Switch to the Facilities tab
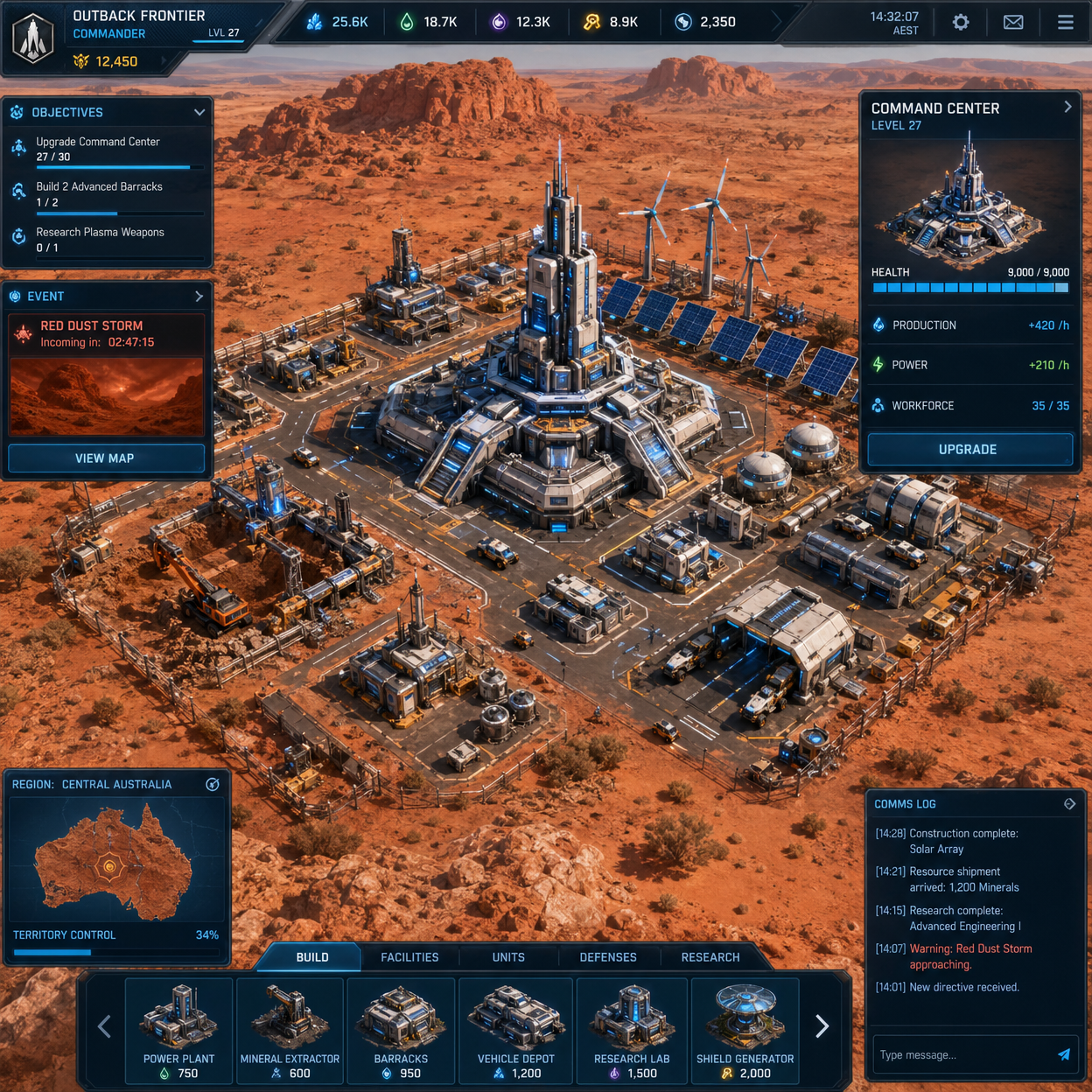Viewport: 1092px width, 1092px height. [x=409, y=957]
